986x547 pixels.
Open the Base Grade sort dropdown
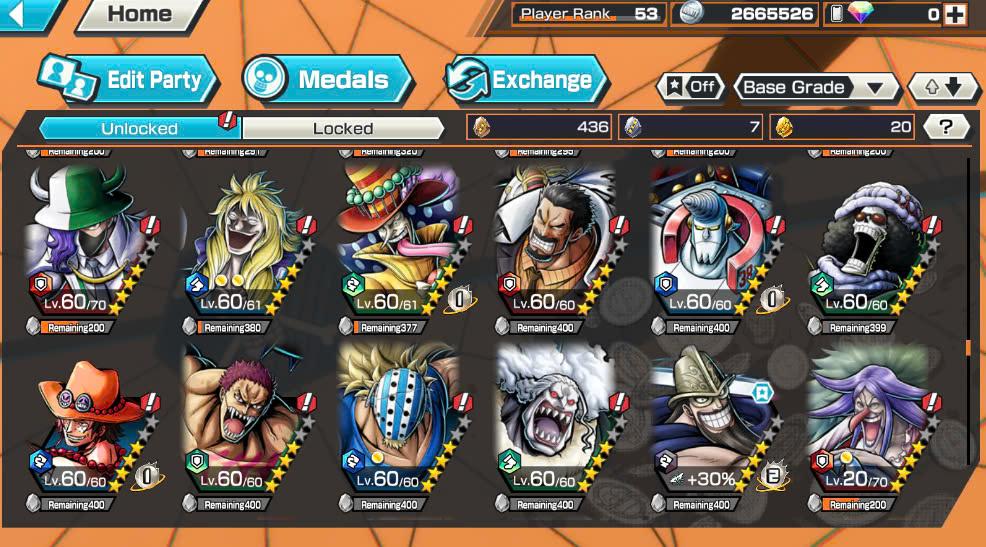815,87
